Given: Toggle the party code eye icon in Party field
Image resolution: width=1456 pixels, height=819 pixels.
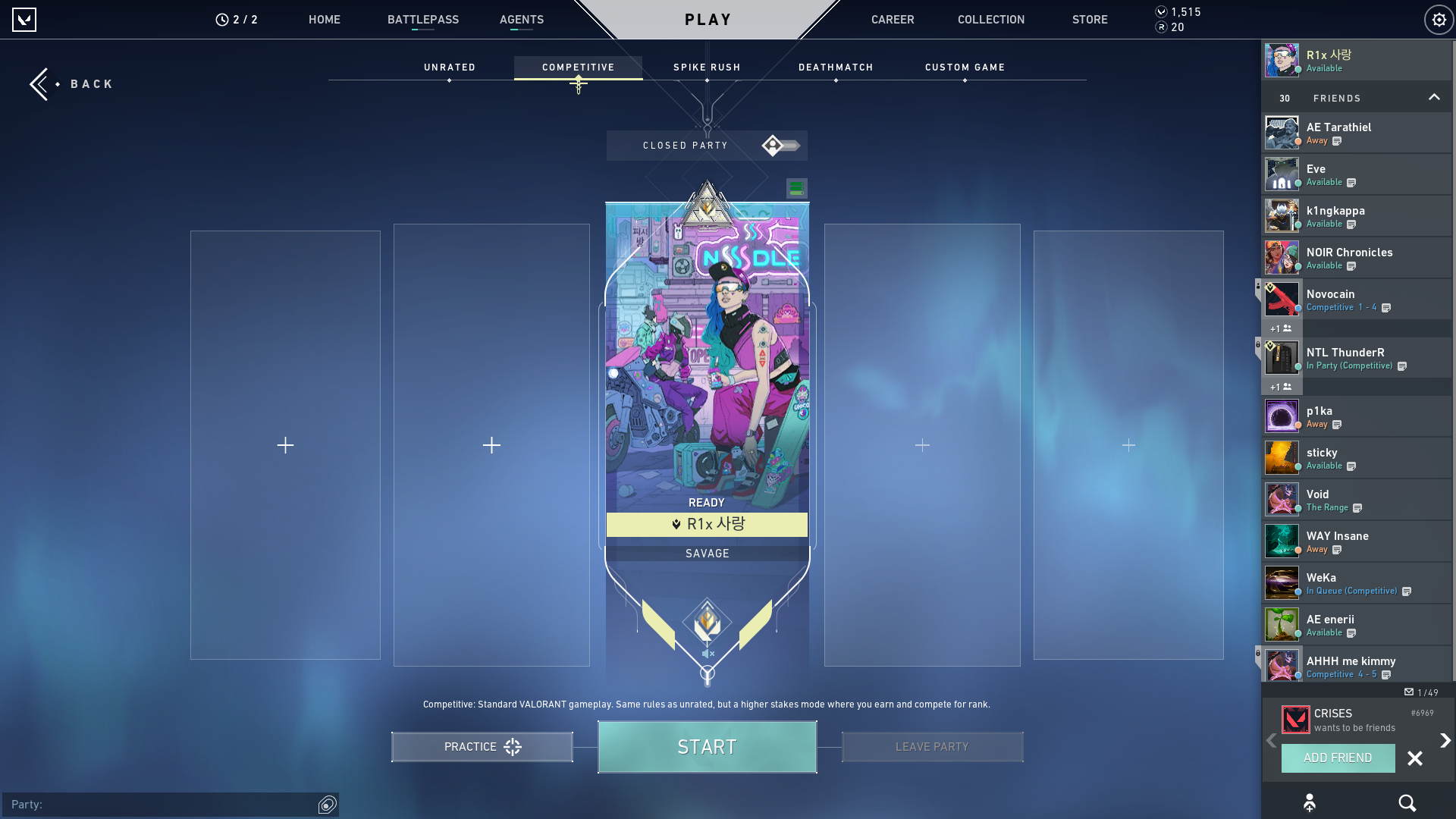Looking at the screenshot, I should [327, 805].
